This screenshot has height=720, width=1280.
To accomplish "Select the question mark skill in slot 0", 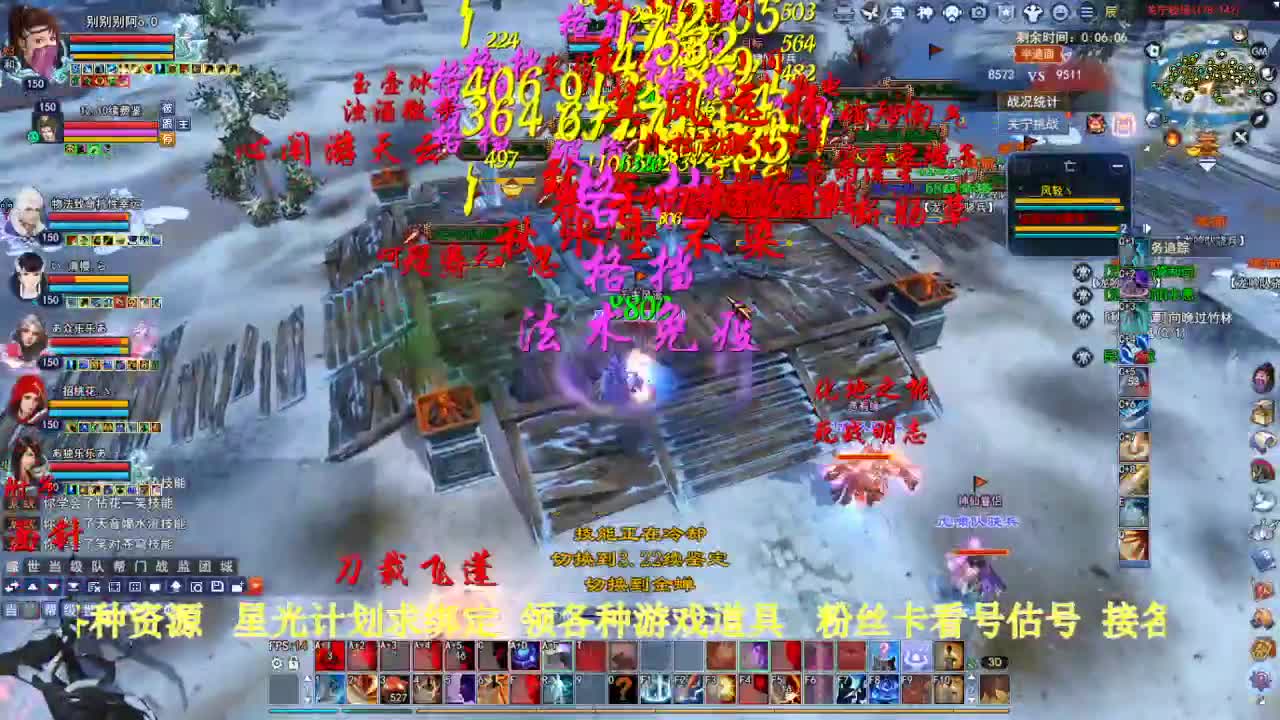I will click(x=621, y=689).
